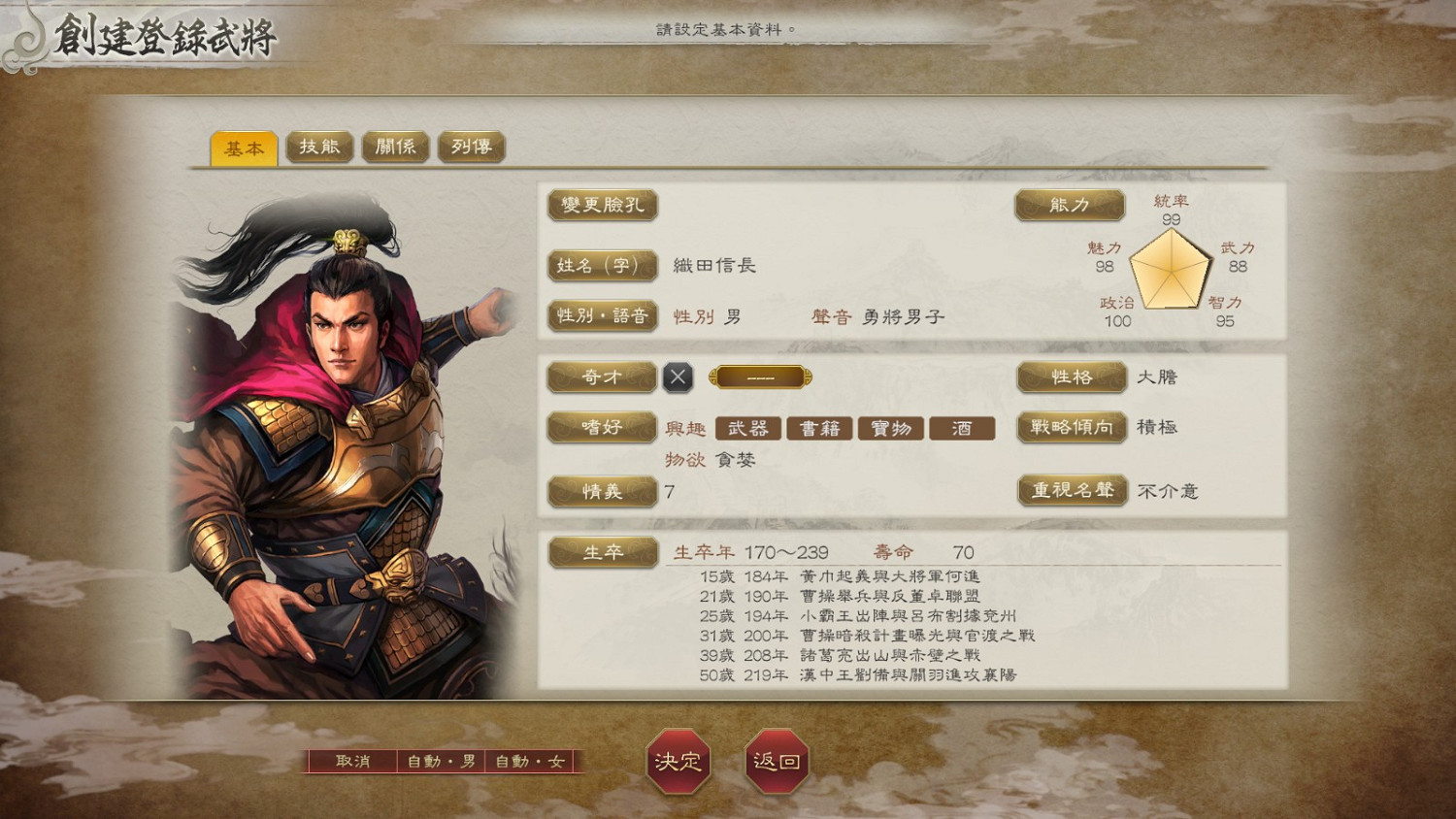Enable the 酒 interest tag
The width and height of the screenshot is (1456, 819).
pyautogui.click(x=962, y=428)
